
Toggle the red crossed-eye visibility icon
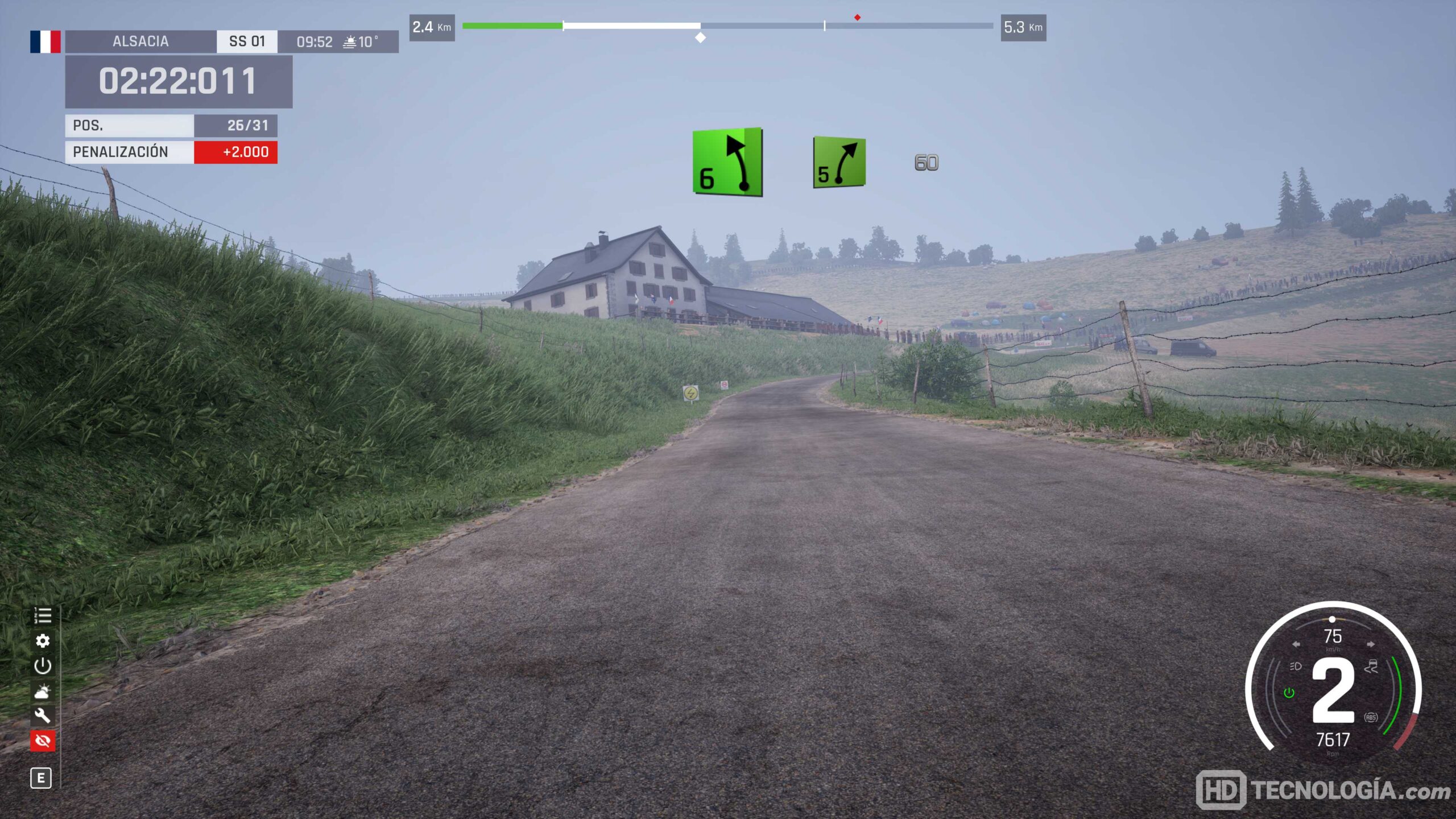[x=43, y=741]
